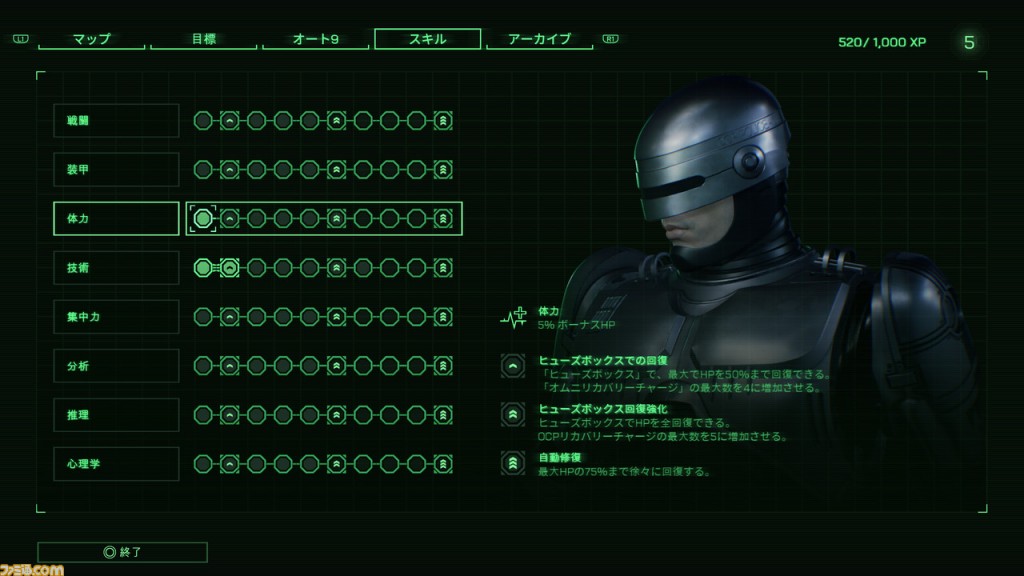Choose the 装甲 skill category

coord(116,170)
